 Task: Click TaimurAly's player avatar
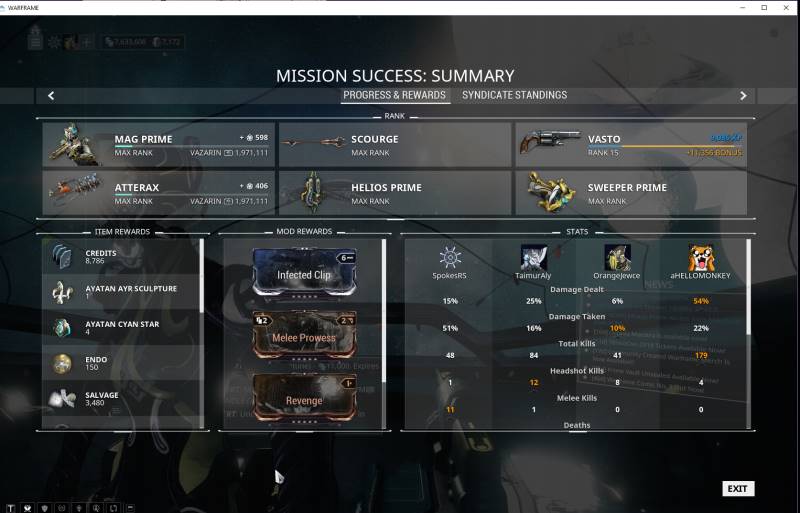534,258
